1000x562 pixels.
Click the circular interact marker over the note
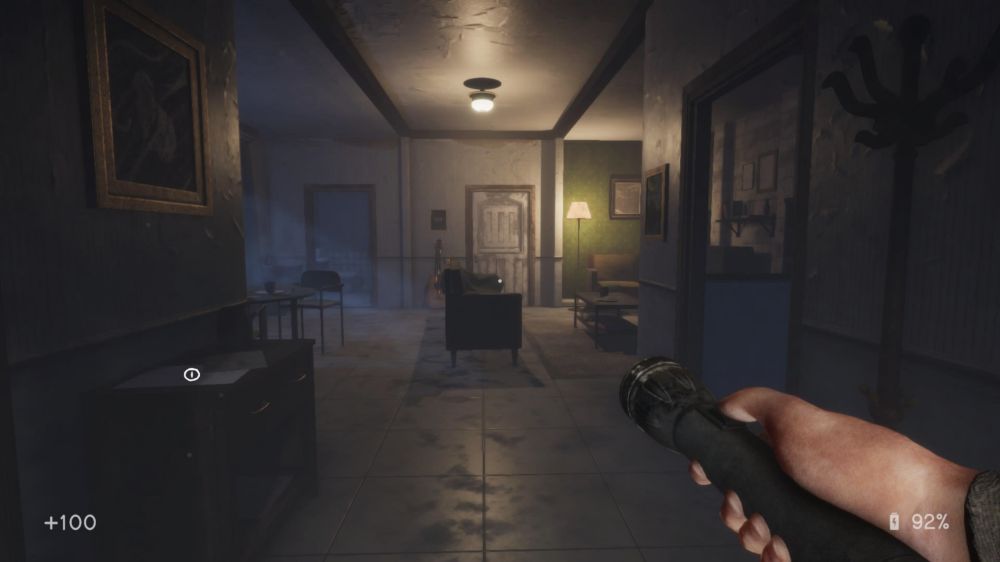(x=192, y=374)
